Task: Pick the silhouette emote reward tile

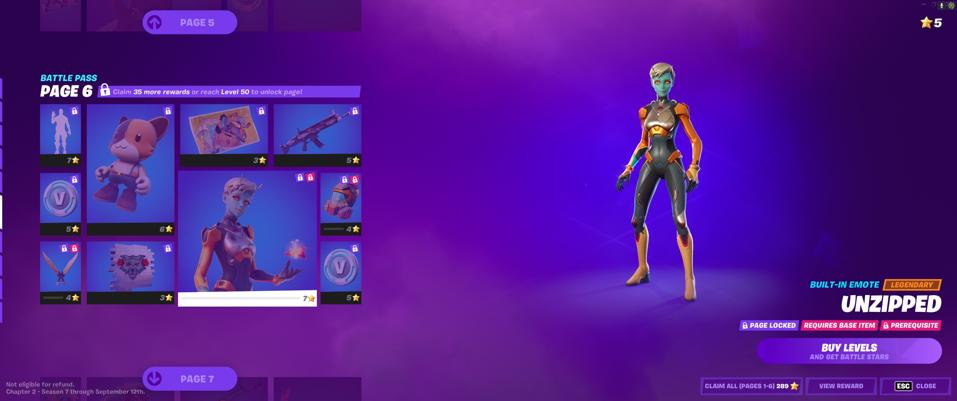Action: coord(60,134)
